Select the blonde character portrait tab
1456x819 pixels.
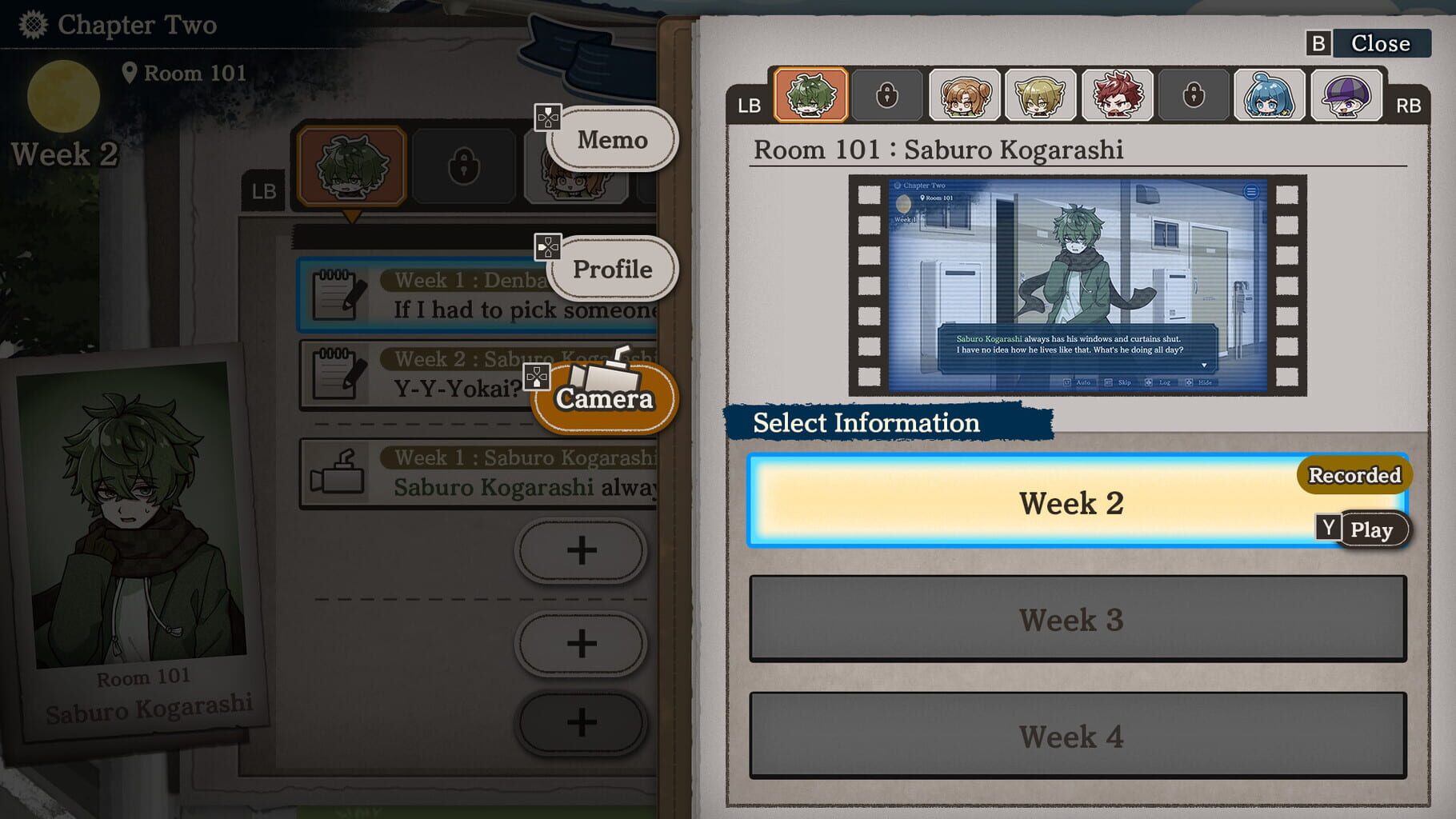(x=1040, y=95)
